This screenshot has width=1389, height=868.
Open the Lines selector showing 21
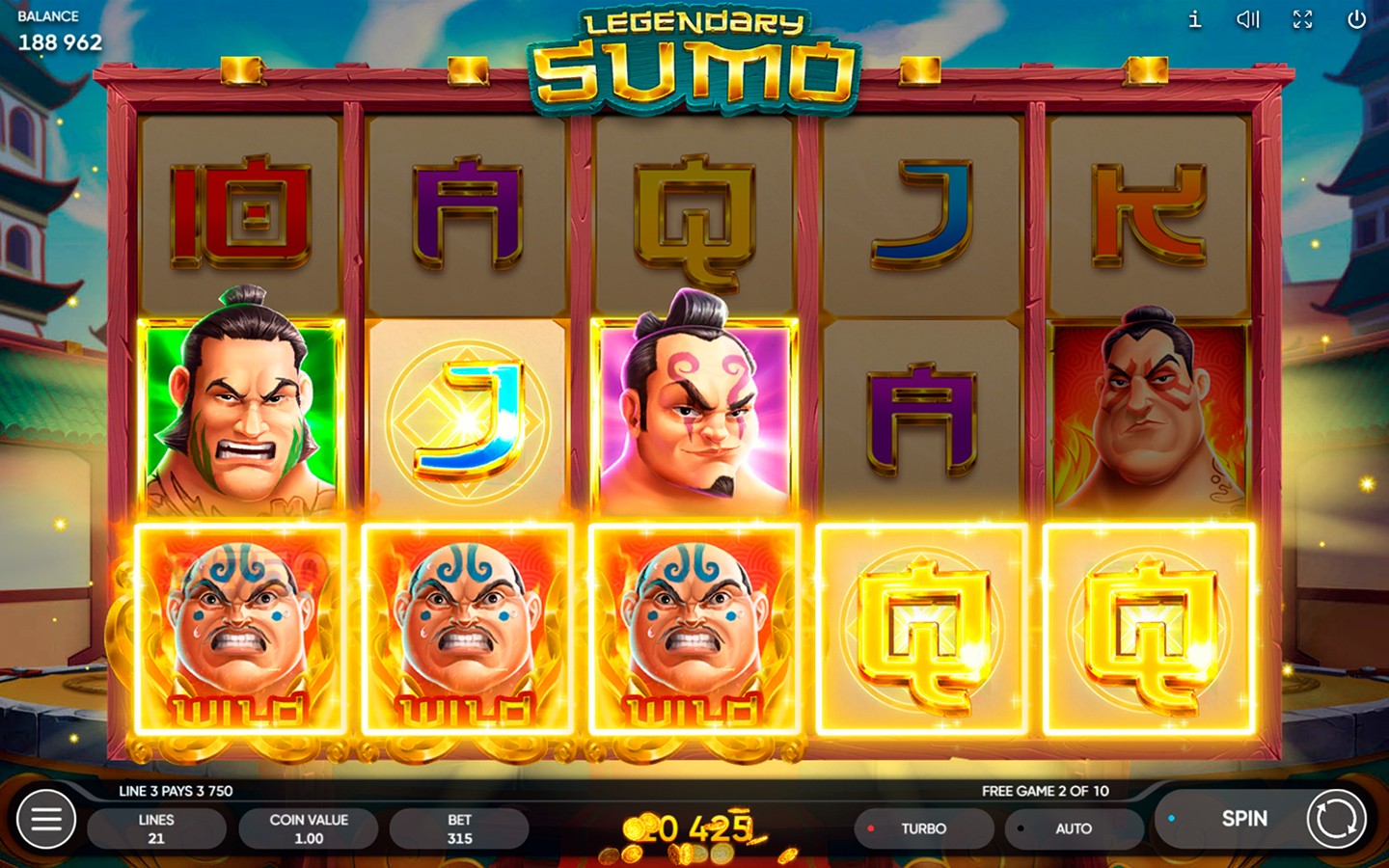pyautogui.click(x=156, y=827)
